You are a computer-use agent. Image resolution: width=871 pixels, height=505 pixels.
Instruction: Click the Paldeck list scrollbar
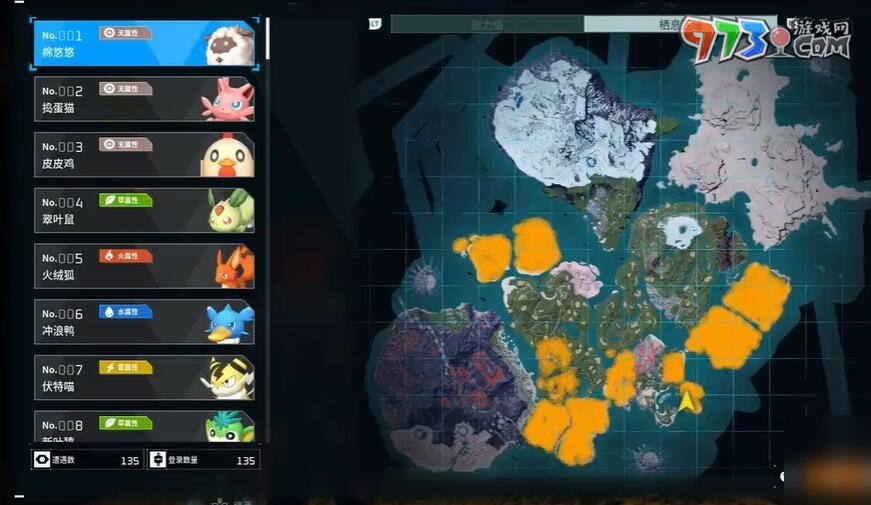pos(267,40)
